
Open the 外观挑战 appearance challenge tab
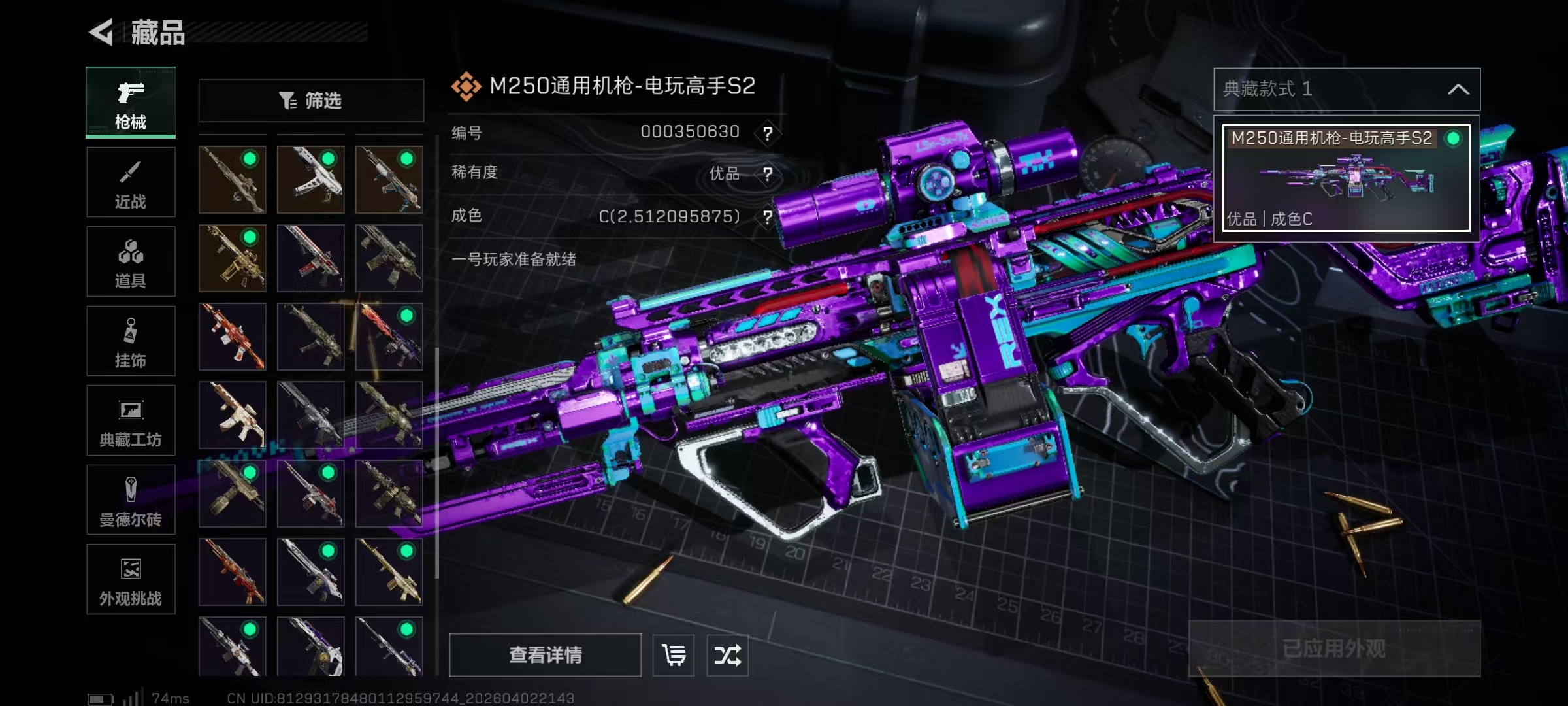[x=131, y=580]
